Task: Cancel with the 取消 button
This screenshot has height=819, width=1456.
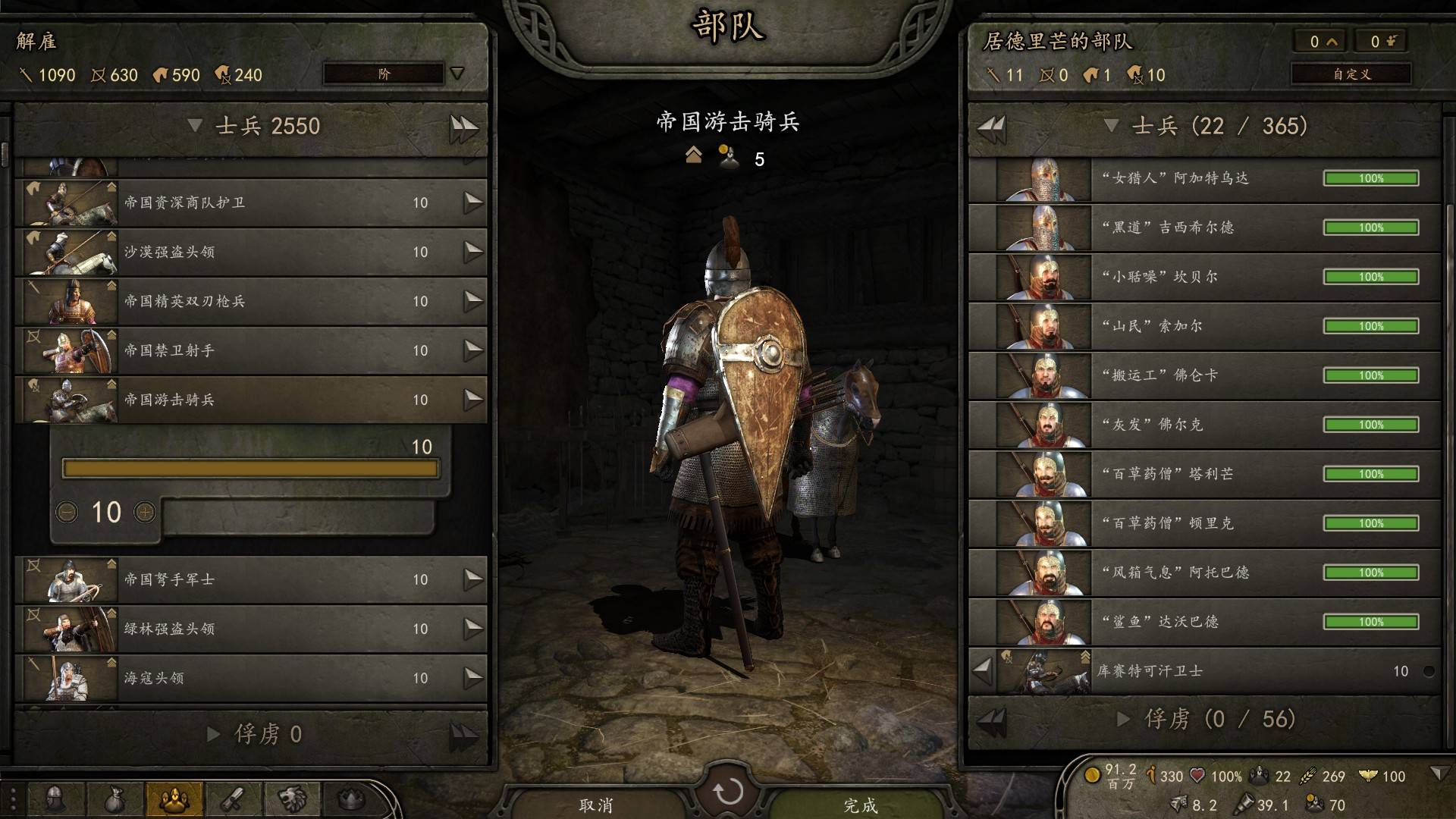Action: 596,805
